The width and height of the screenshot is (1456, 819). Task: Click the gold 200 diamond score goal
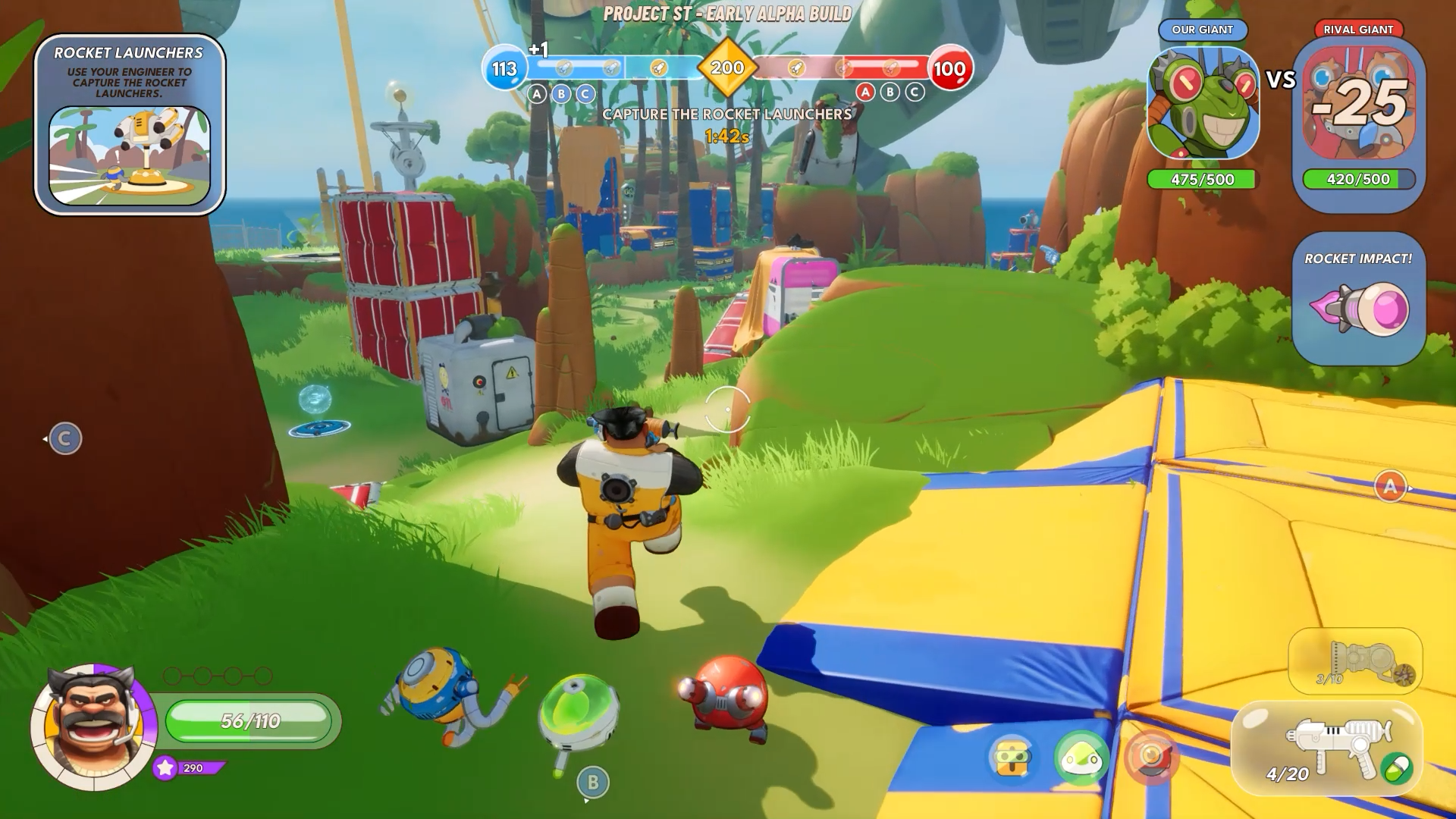727,68
